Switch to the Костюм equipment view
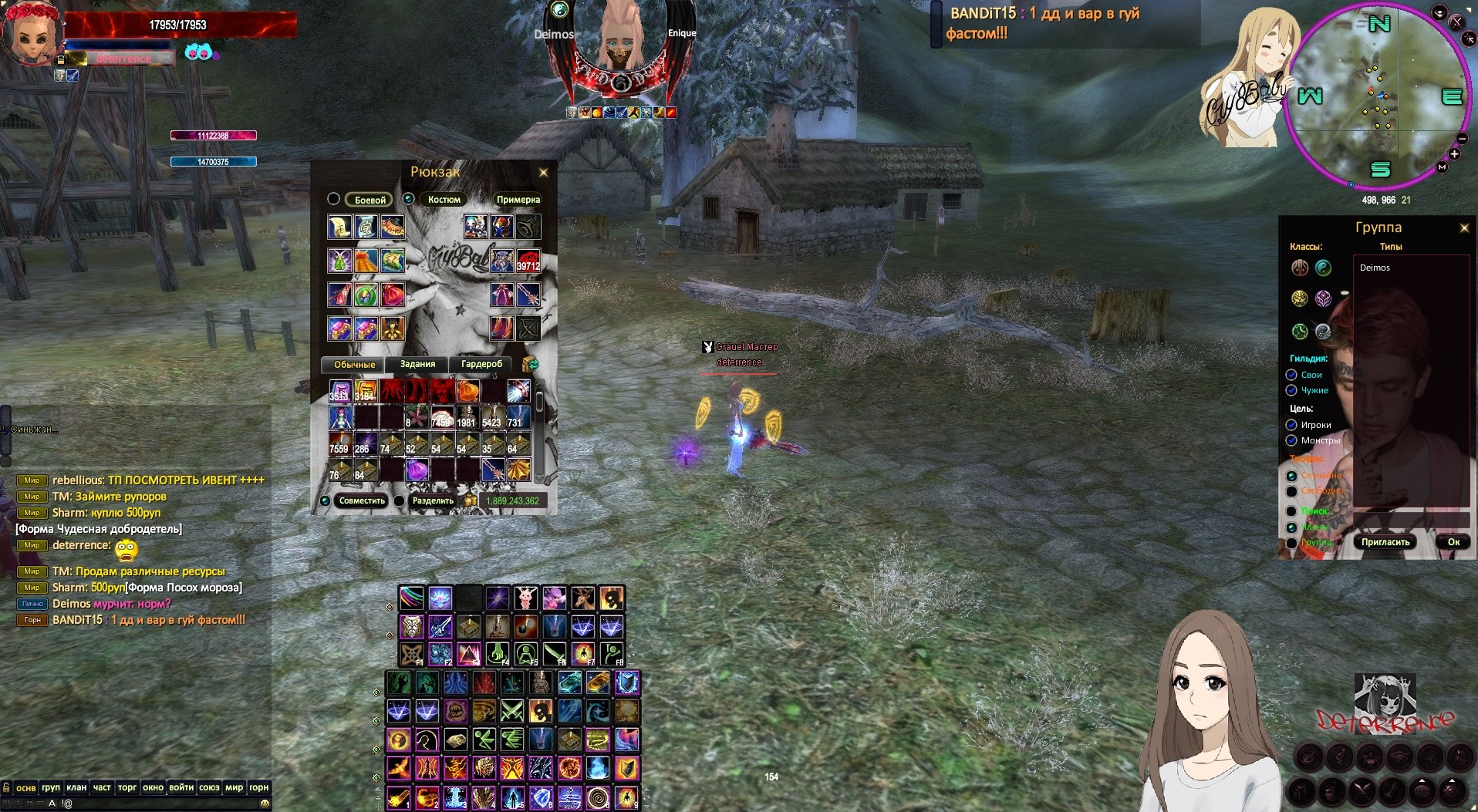This screenshot has width=1478, height=812. [x=444, y=200]
